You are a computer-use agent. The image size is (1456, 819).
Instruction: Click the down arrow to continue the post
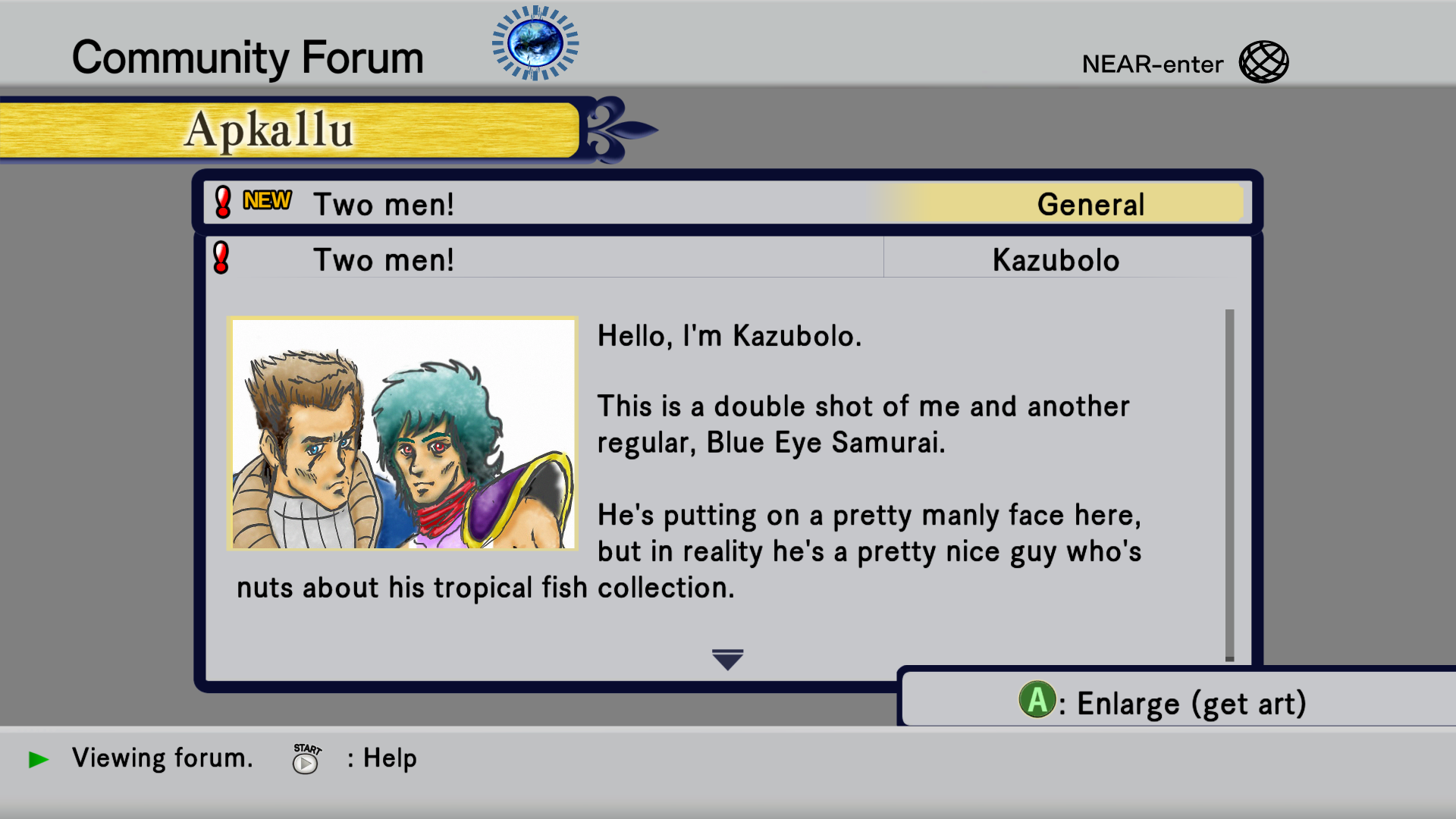coord(727,659)
